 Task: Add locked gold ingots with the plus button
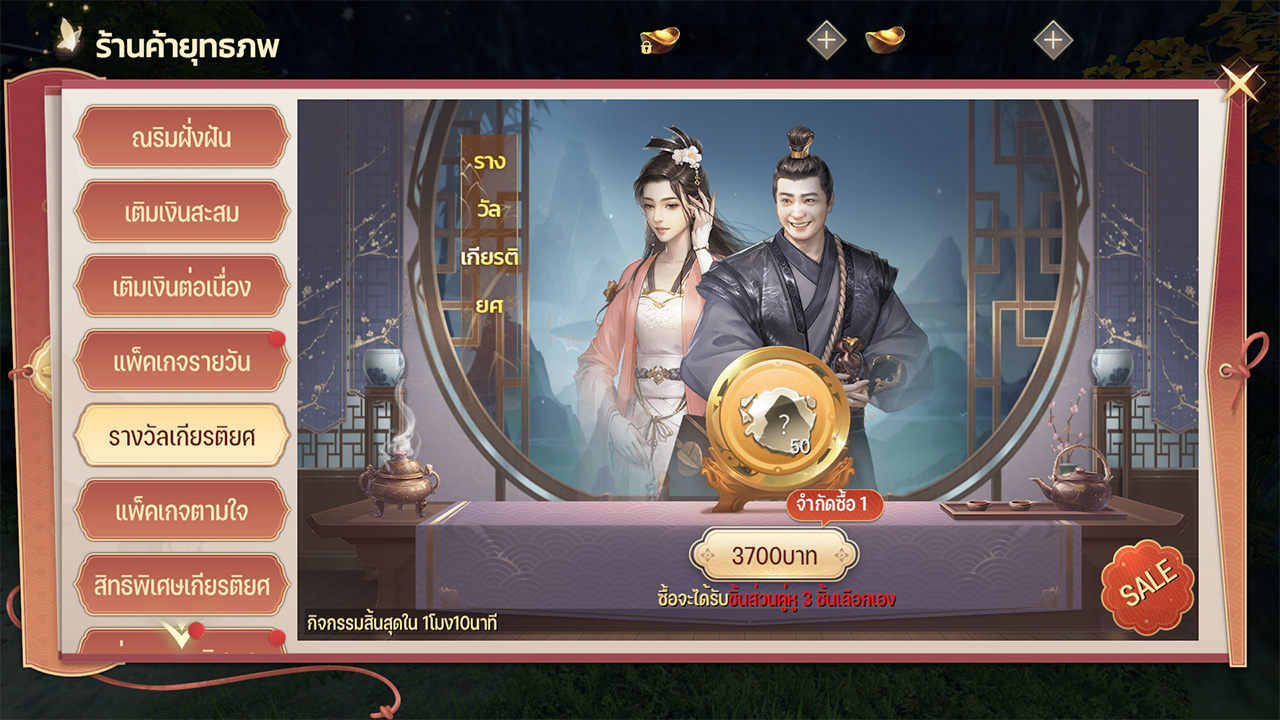pyautogui.click(x=826, y=41)
